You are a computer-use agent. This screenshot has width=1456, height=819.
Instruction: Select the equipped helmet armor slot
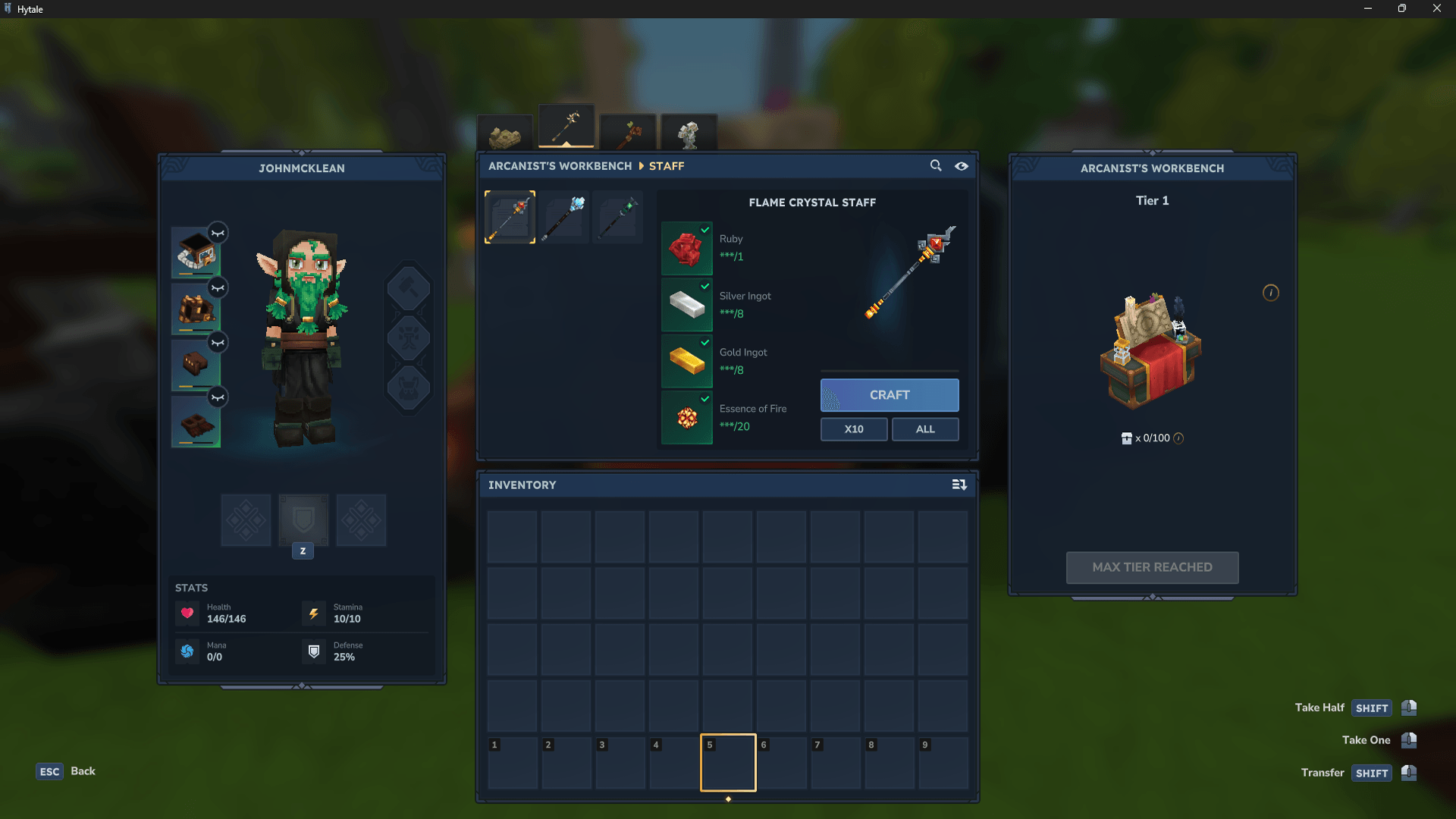coord(196,253)
